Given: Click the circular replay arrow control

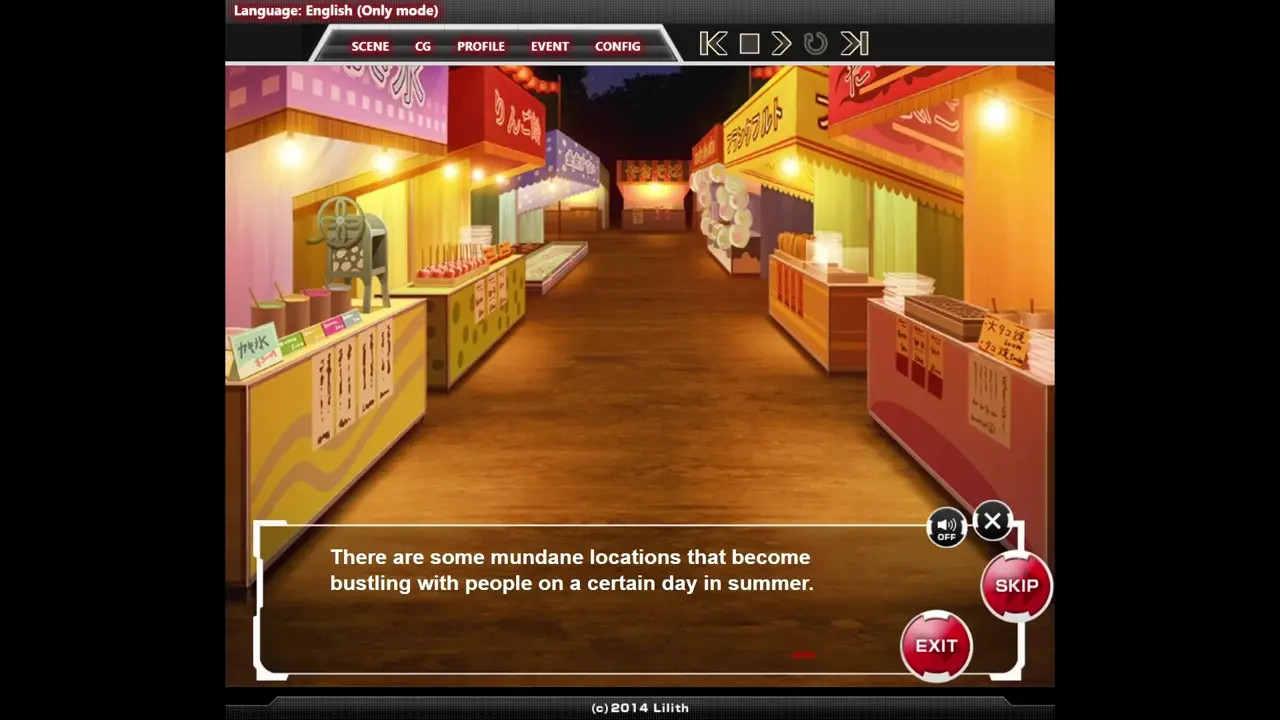Looking at the screenshot, I should (x=816, y=44).
